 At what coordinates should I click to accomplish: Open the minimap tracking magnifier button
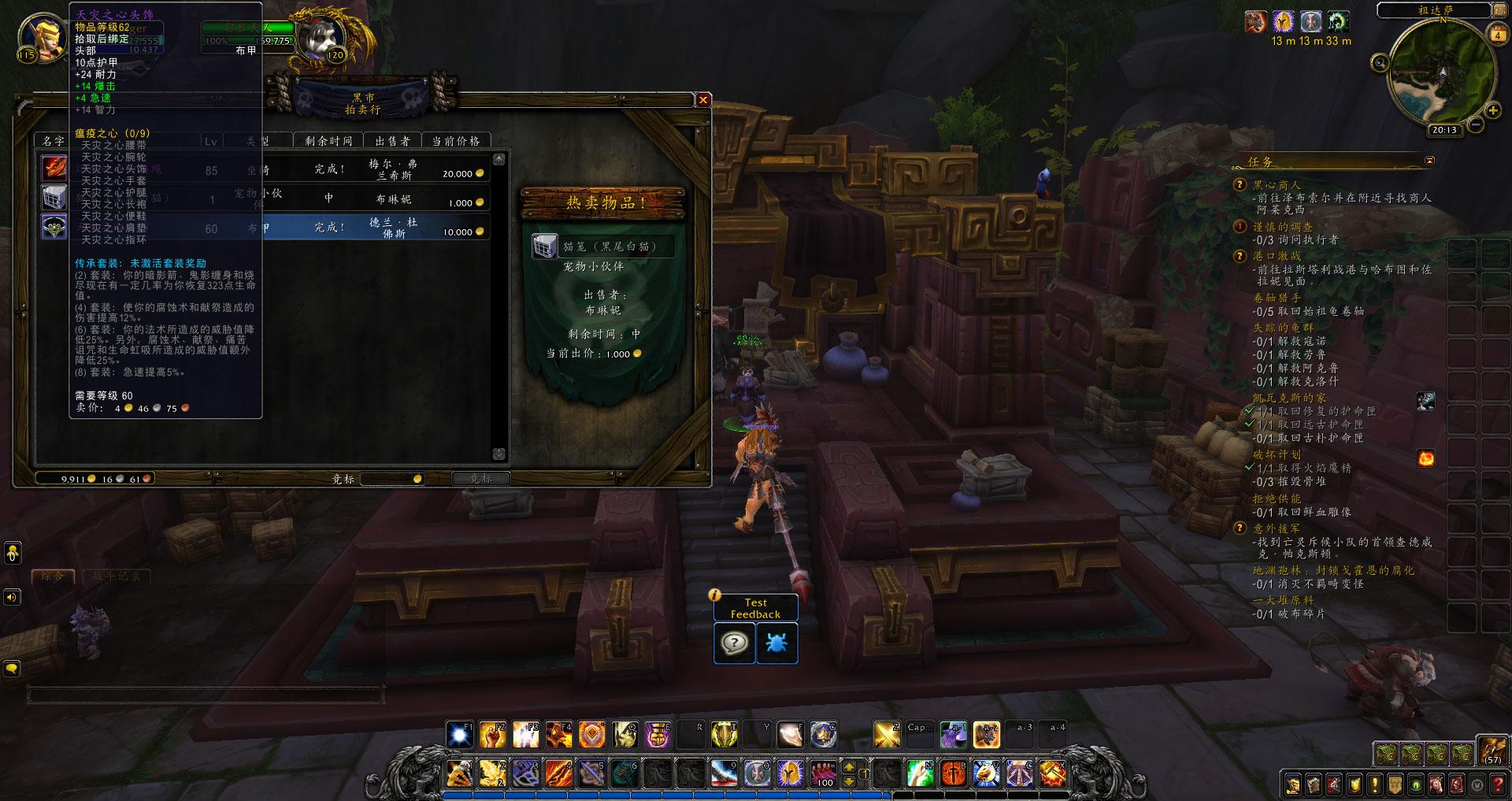1380,63
